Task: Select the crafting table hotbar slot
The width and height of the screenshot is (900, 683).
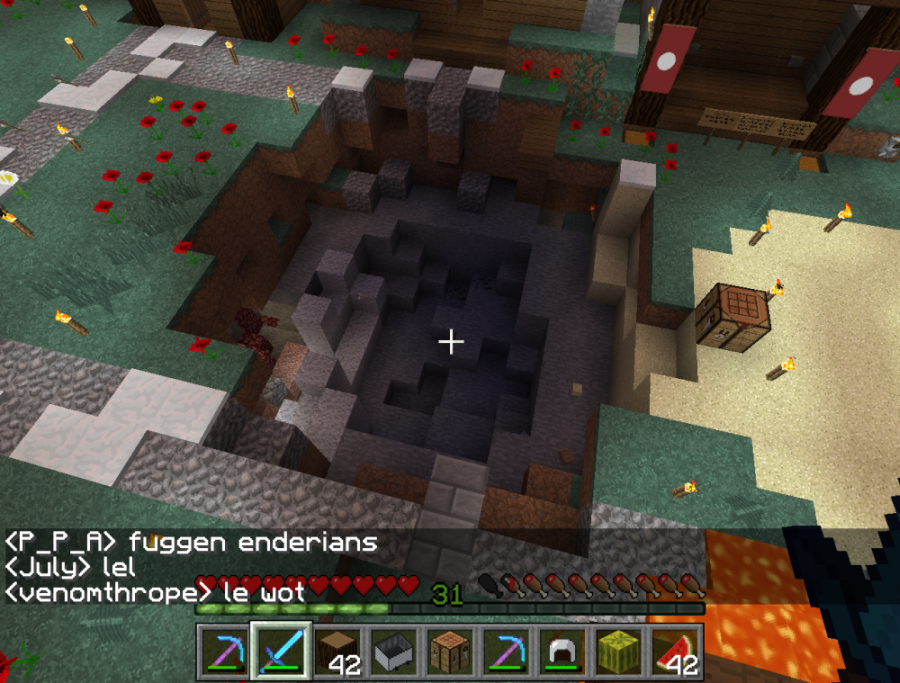Action: tap(450, 651)
